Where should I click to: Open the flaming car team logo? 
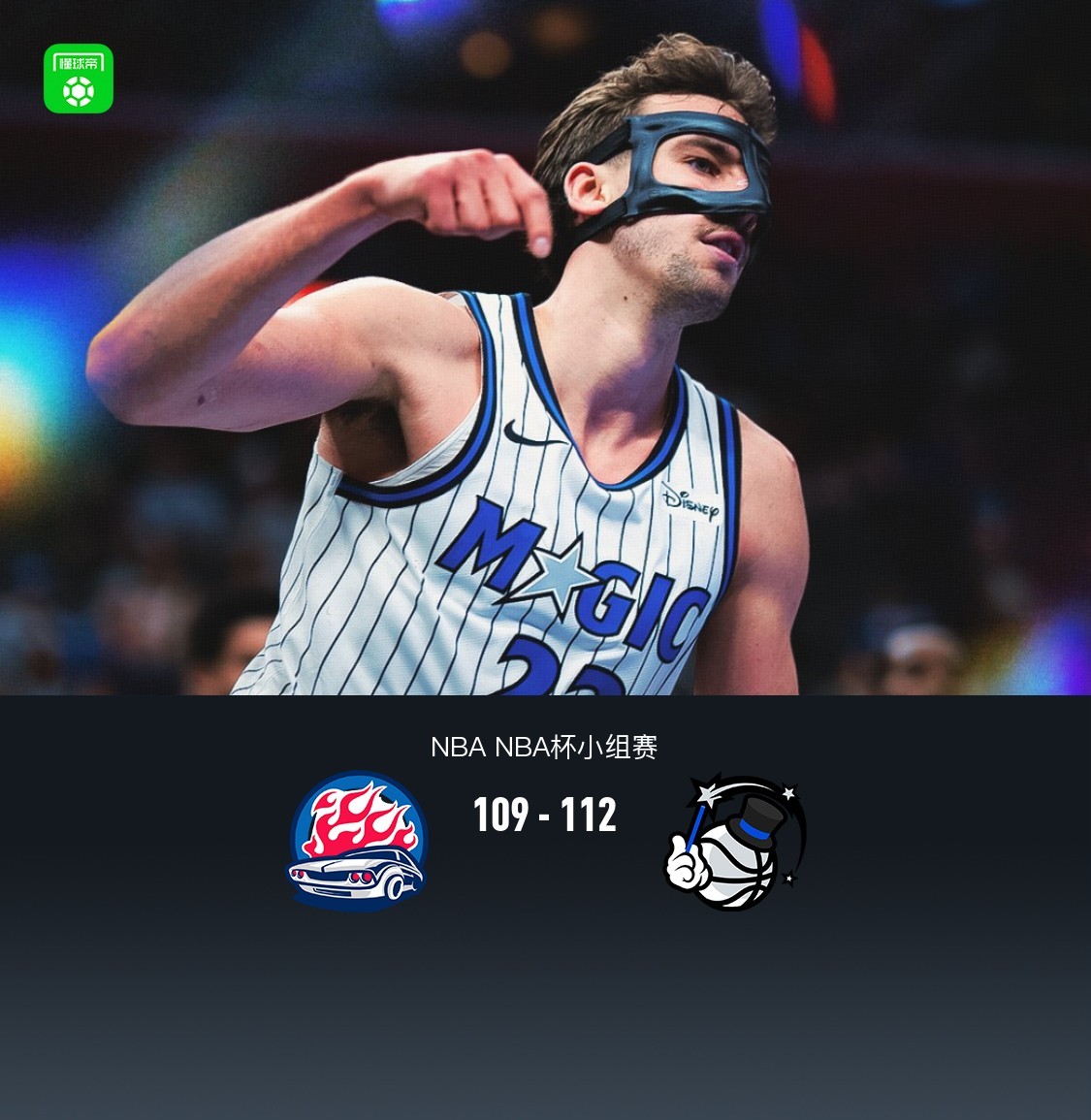358,841
